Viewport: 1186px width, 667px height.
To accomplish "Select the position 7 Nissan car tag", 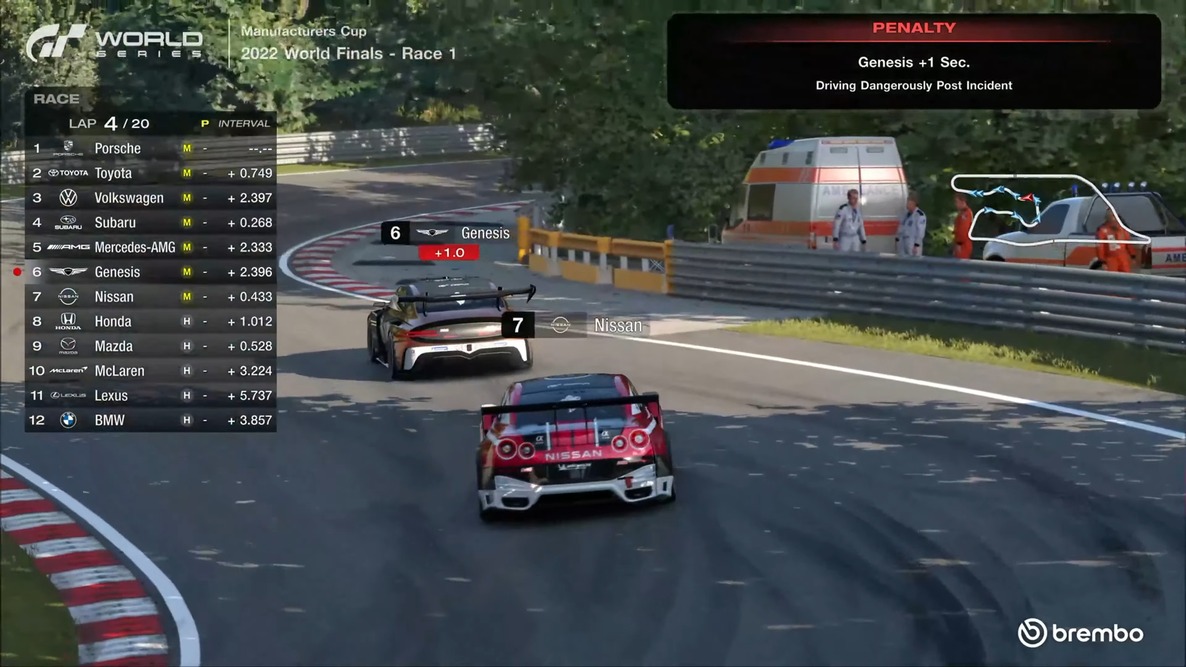I will coord(574,325).
